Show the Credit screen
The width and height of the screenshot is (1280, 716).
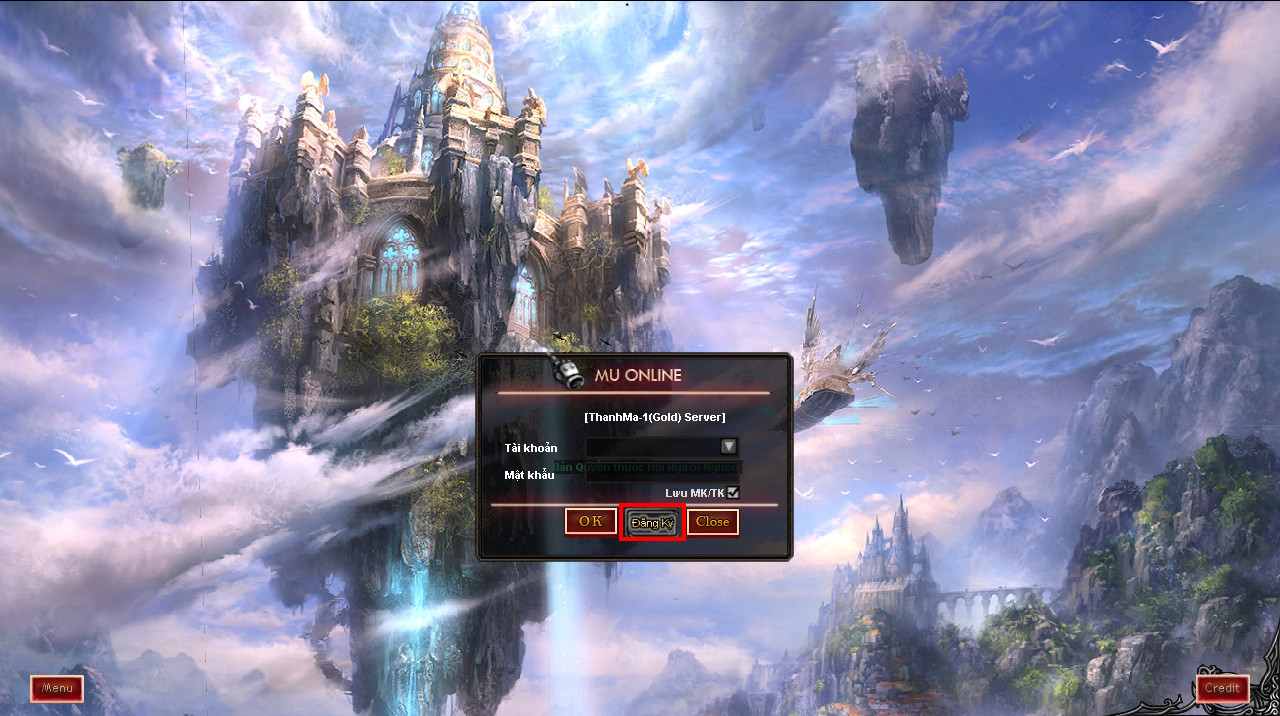(x=1222, y=688)
